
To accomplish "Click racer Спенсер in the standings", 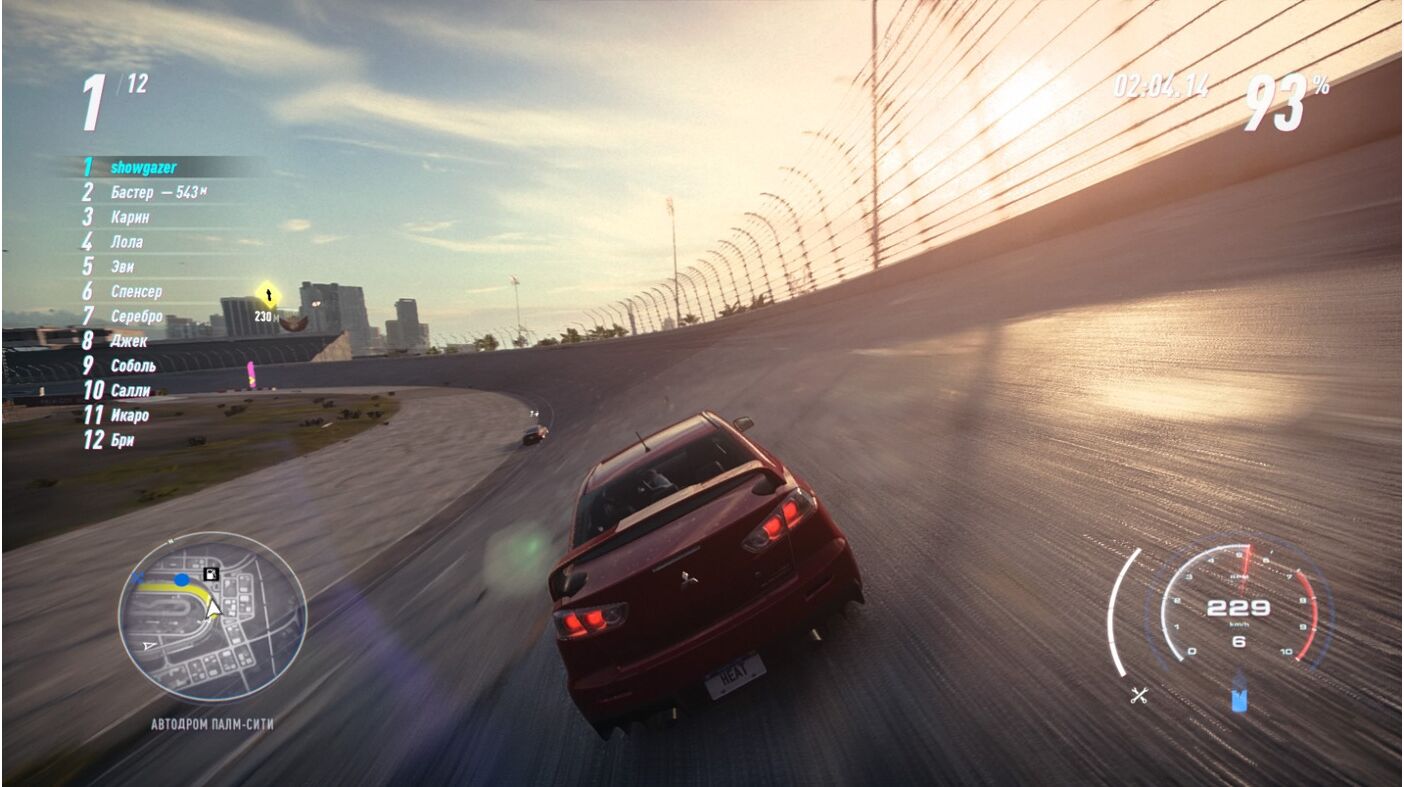I will 136,291.
